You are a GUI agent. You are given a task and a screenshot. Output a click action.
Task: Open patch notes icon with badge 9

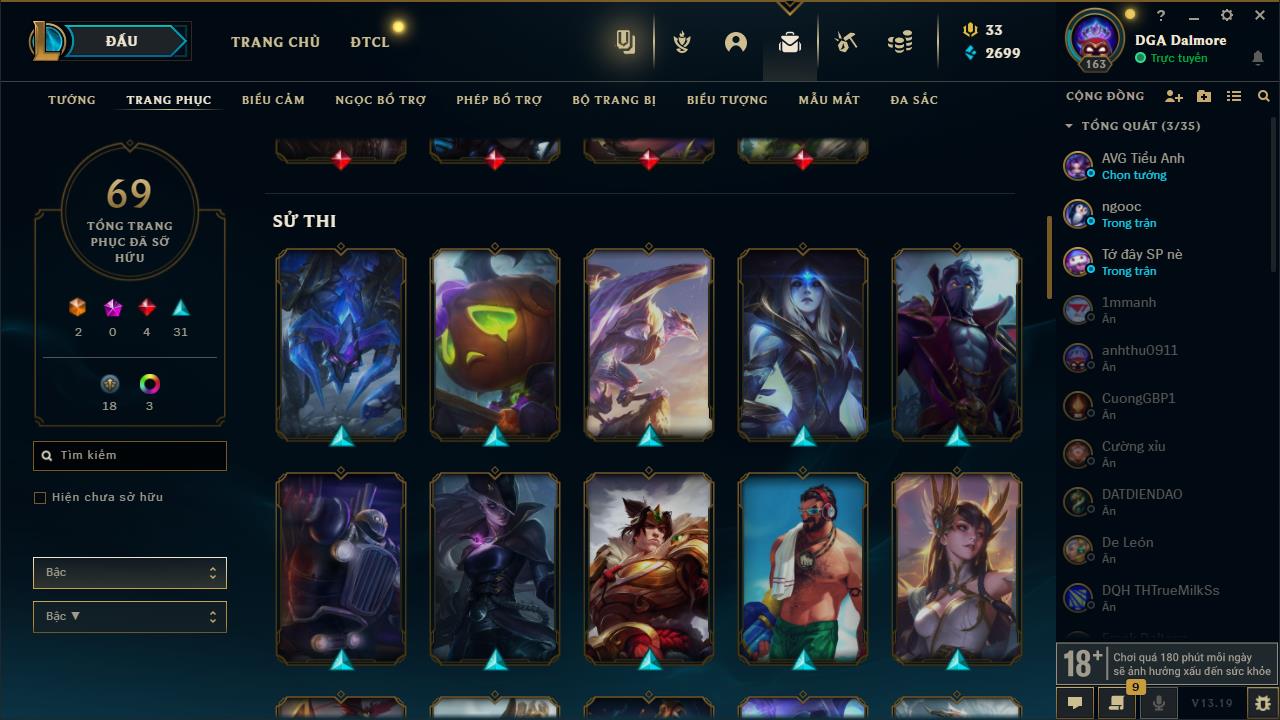tap(1118, 703)
